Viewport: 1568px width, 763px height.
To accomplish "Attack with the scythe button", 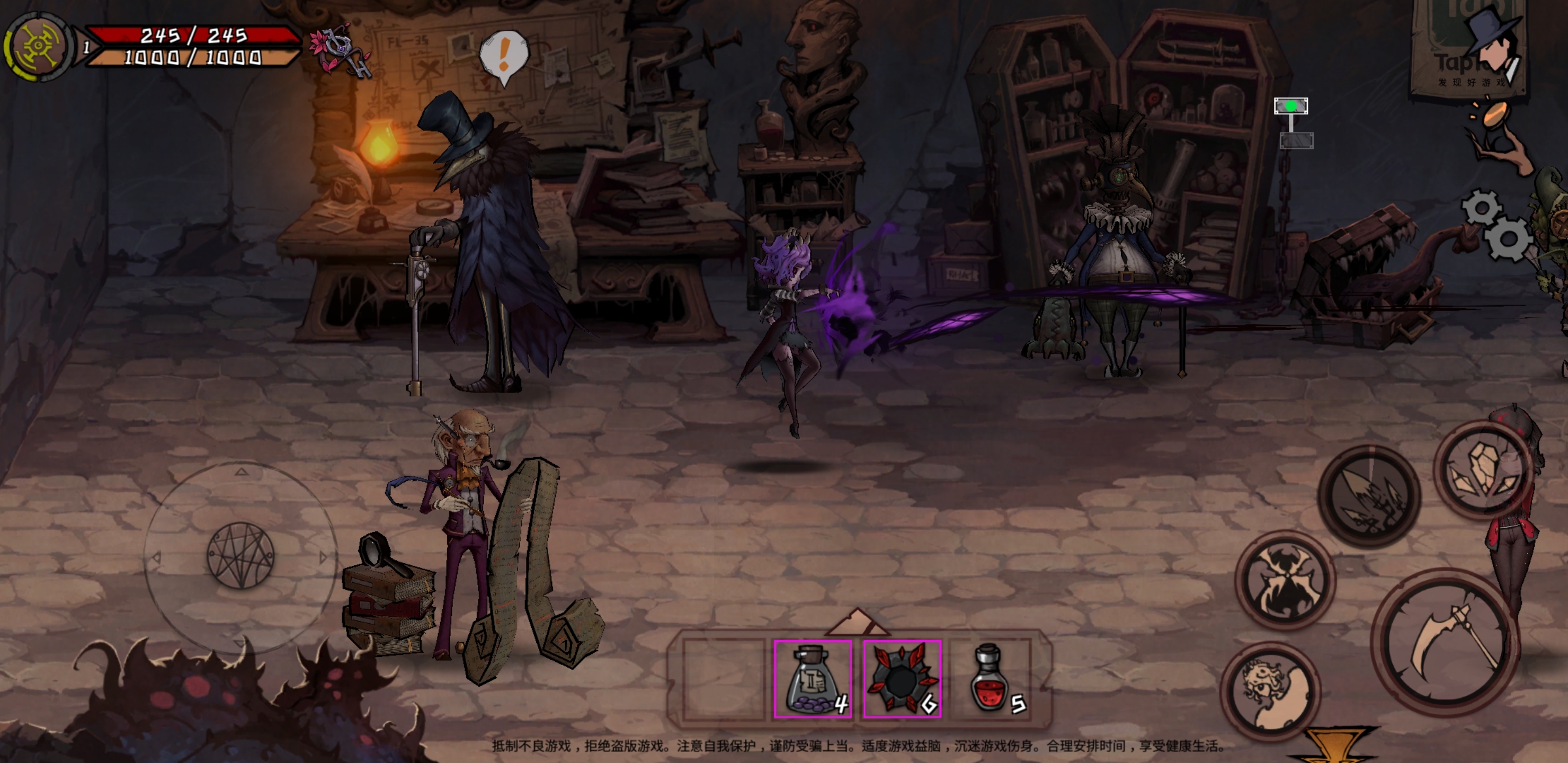I will click(1447, 642).
